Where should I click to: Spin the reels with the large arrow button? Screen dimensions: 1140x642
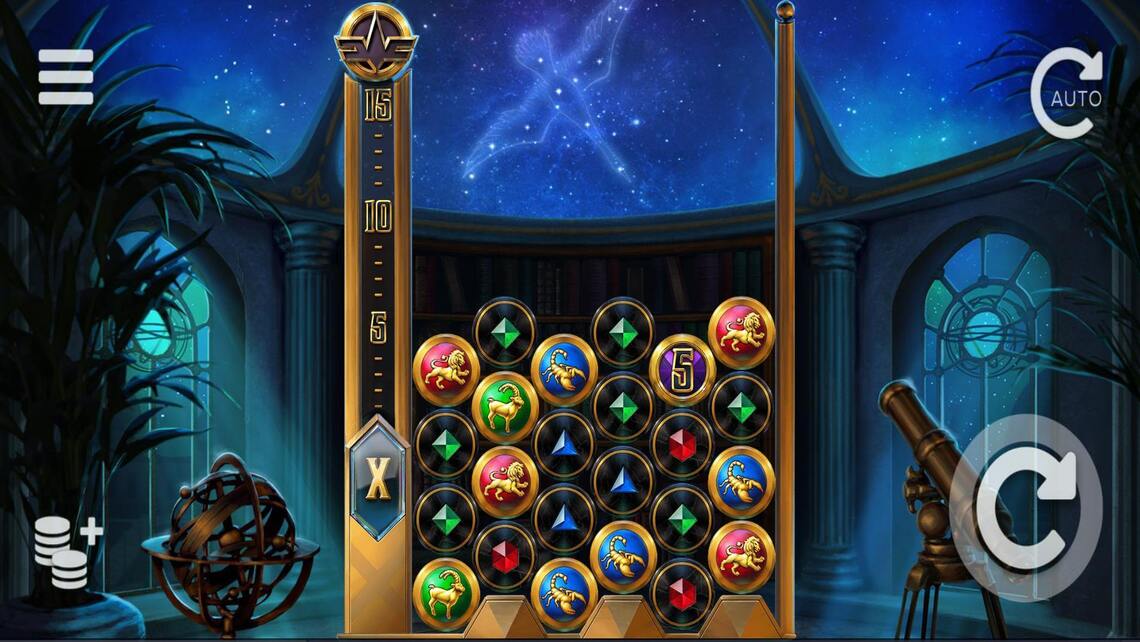click(1027, 506)
